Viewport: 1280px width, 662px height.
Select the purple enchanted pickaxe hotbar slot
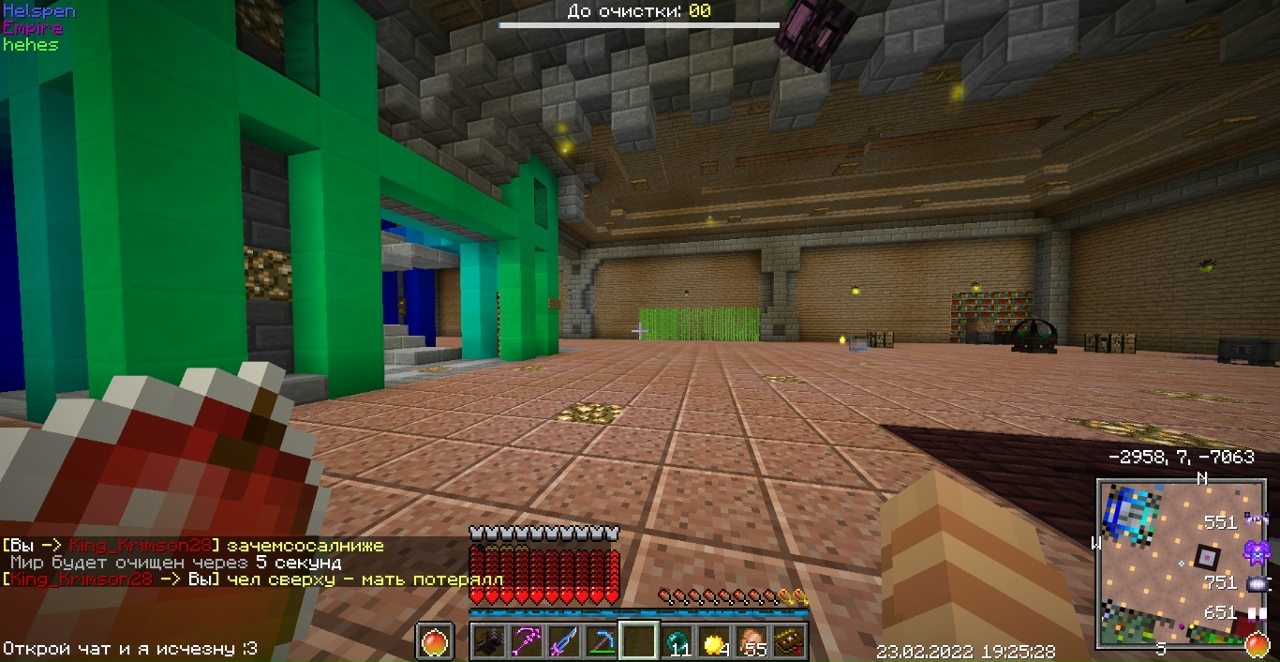pos(526,641)
